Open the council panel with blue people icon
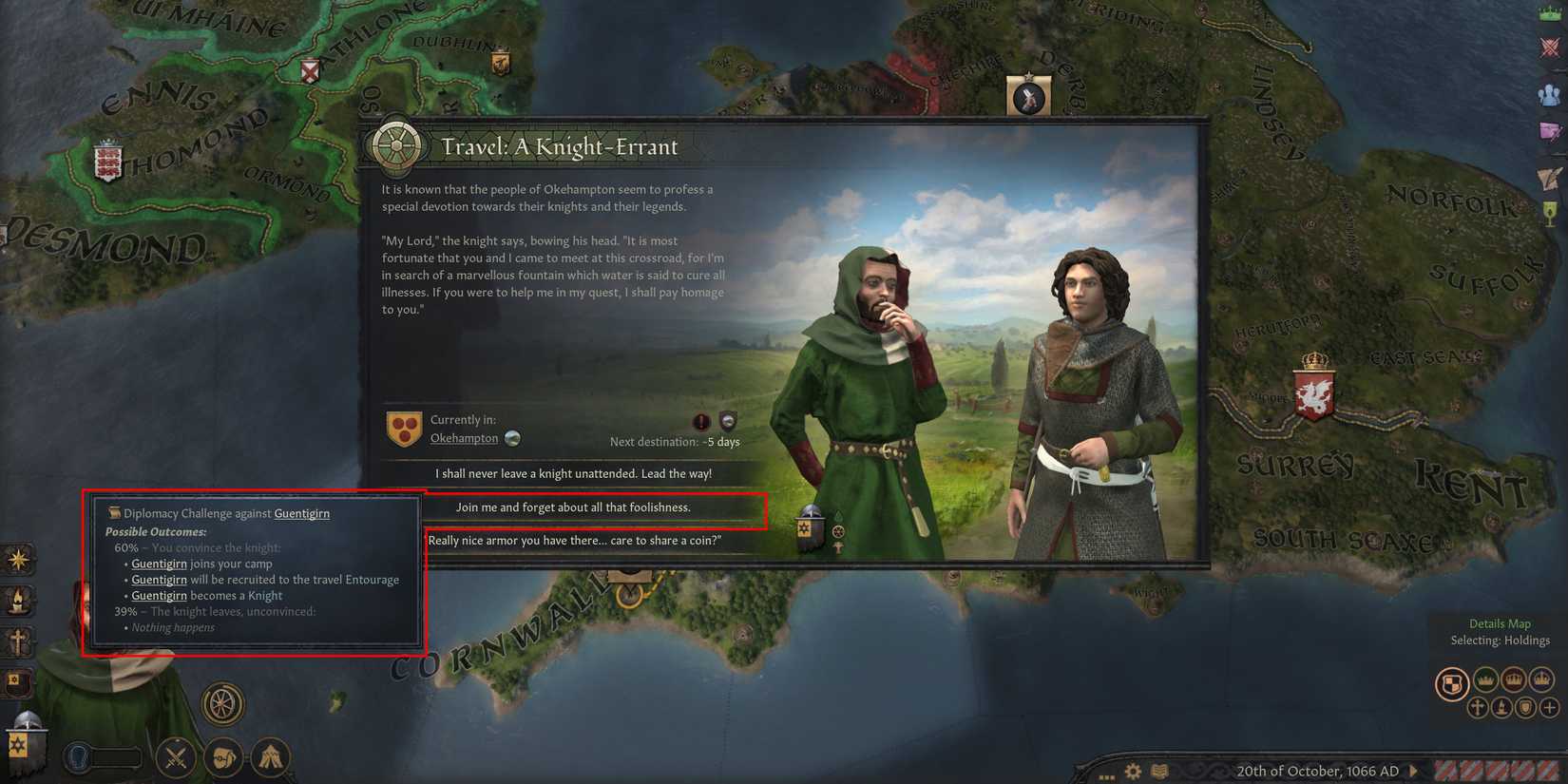1568x784 pixels. (1551, 93)
